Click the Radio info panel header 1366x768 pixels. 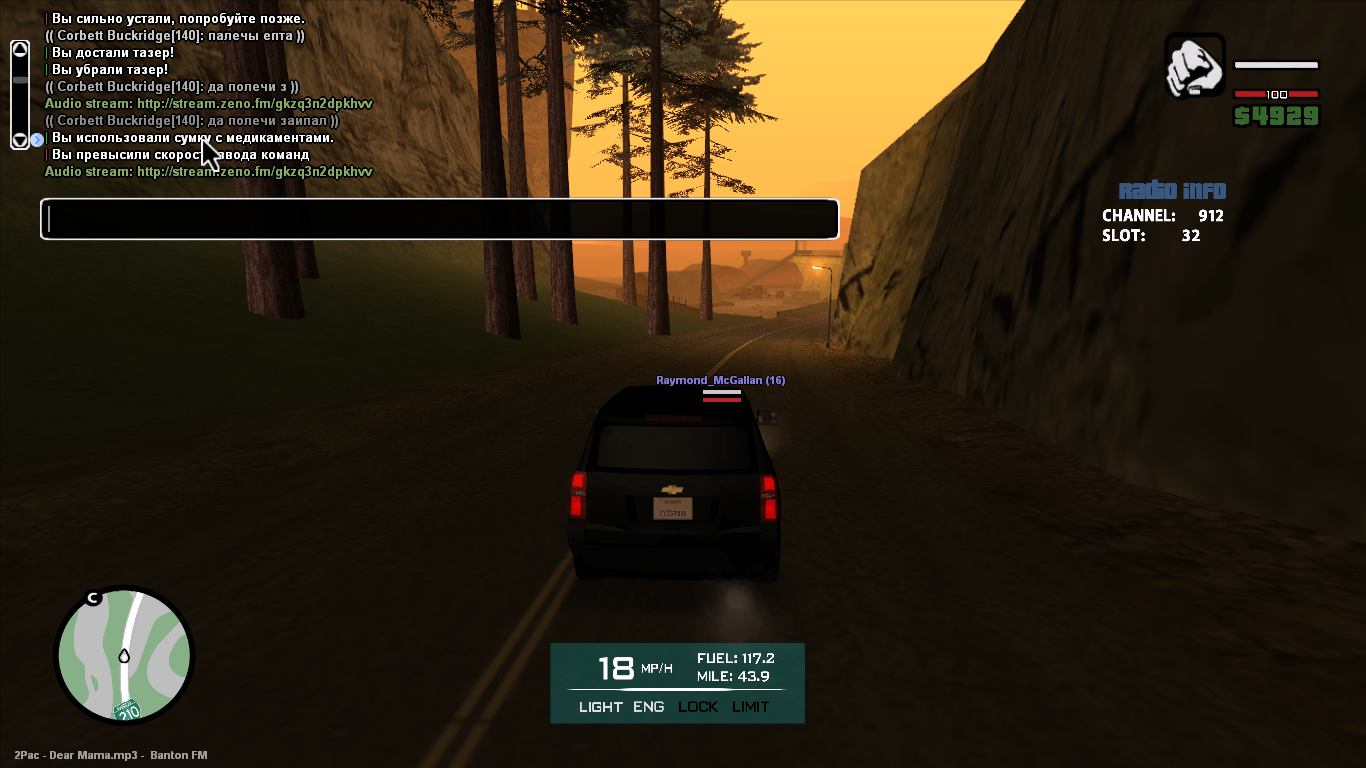click(x=1171, y=191)
